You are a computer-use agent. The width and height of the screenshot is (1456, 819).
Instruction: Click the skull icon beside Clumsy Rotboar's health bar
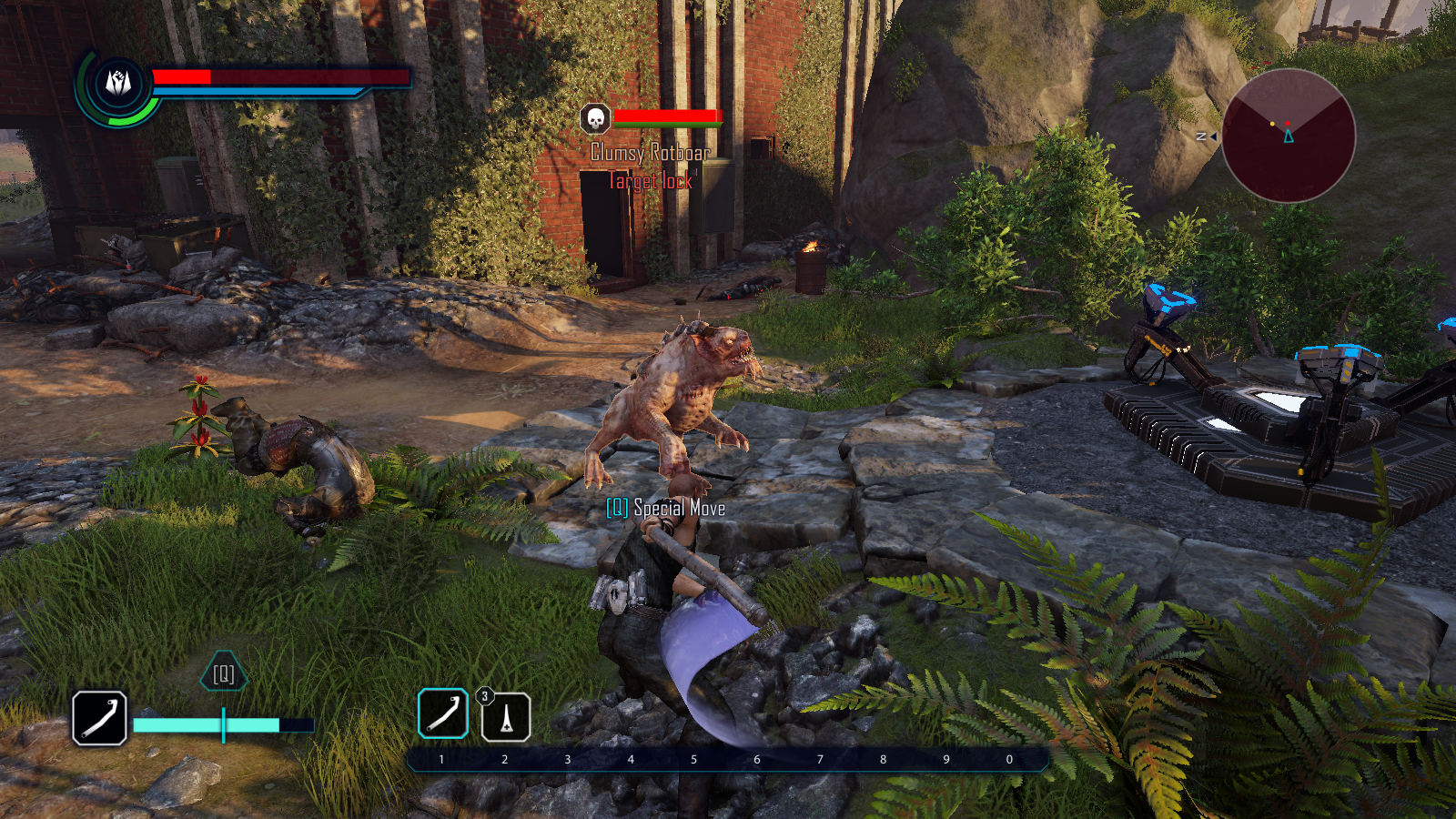595,118
